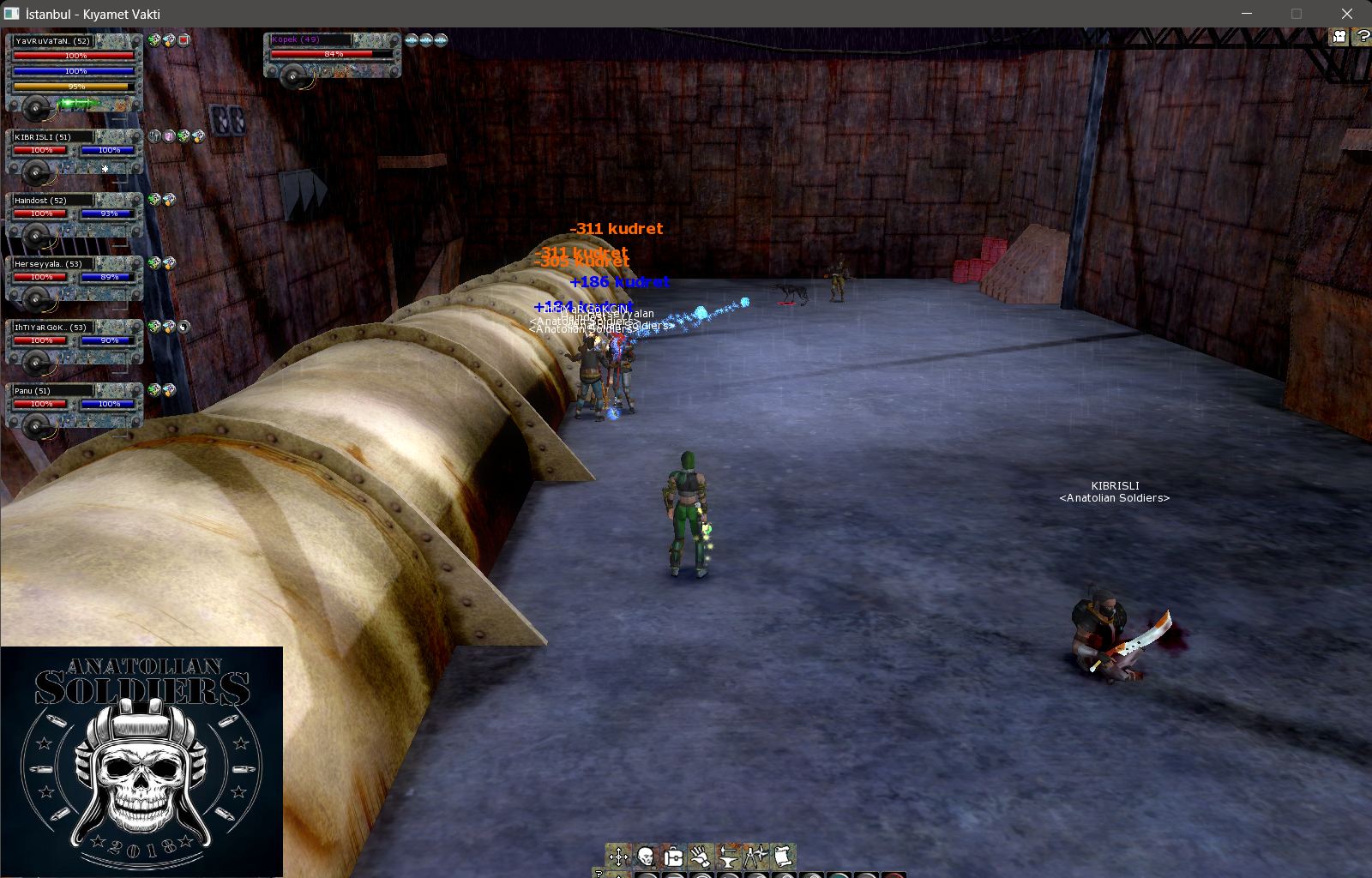Open the scroll icon in the toolbar
This screenshot has height=878, width=1372.
point(782,856)
